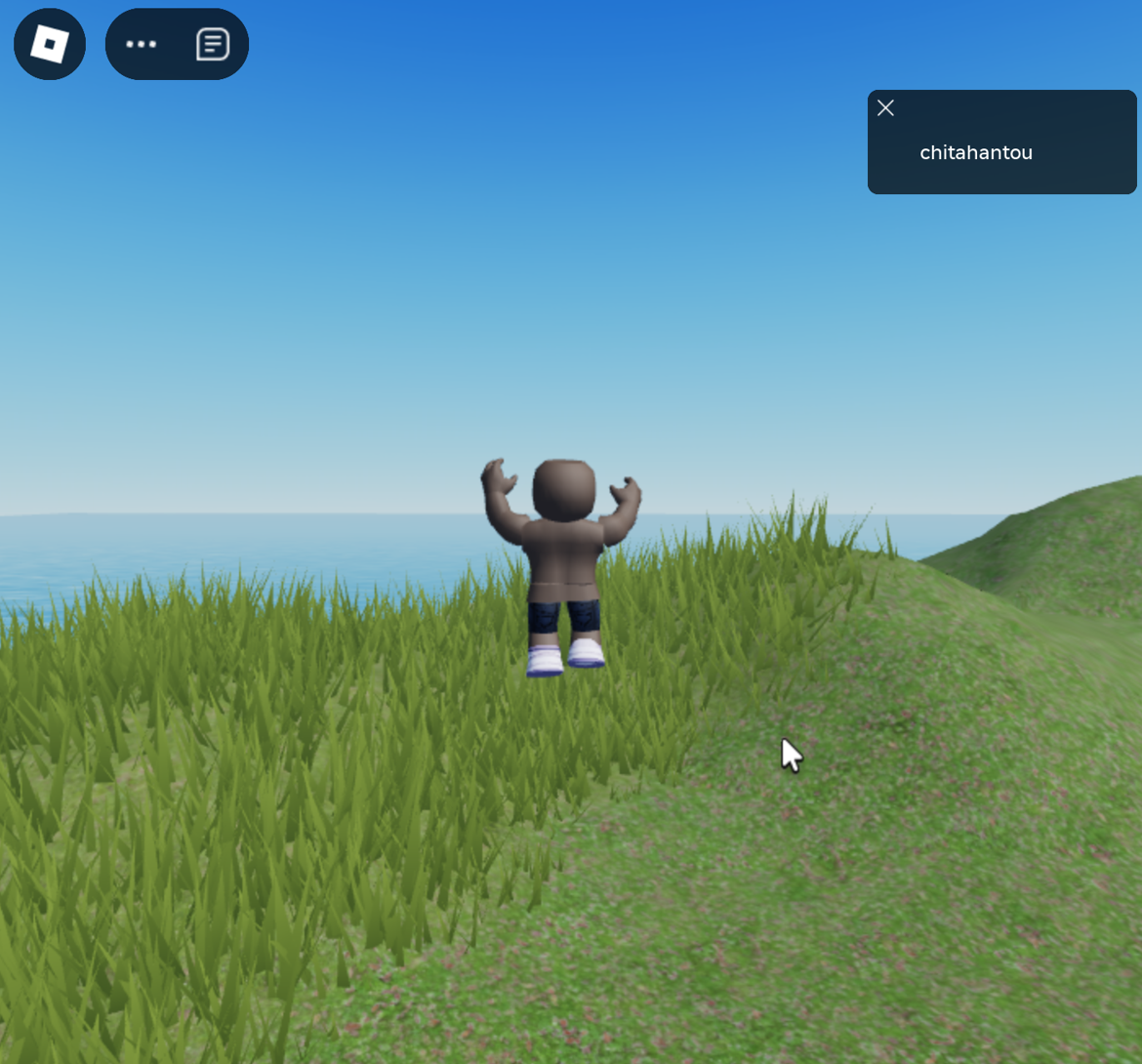Open the Roblox logo menu
This screenshot has width=1142, height=1064.
pyautogui.click(x=50, y=44)
